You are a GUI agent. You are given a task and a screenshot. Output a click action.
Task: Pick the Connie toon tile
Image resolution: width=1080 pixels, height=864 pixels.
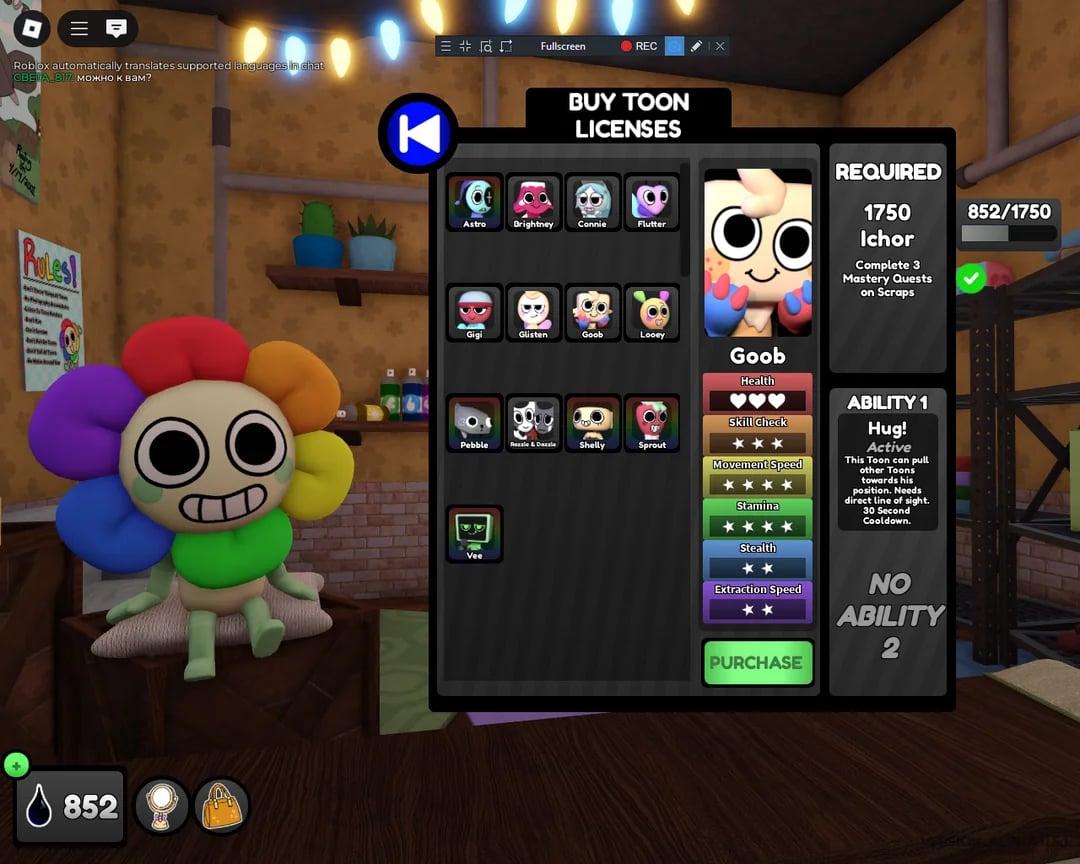click(592, 202)
